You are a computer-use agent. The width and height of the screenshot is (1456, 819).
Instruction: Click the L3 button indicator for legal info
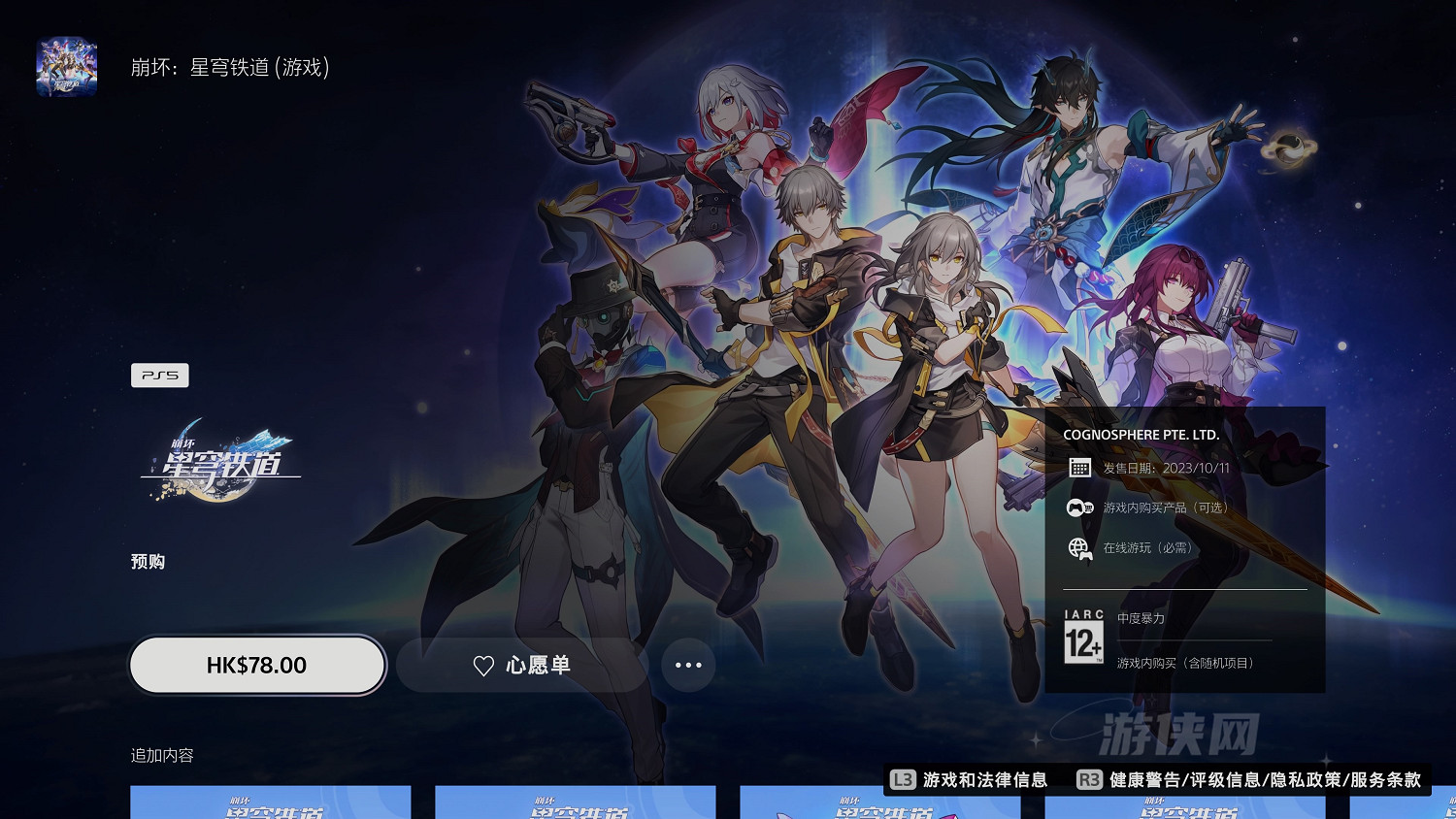(905, 779)
